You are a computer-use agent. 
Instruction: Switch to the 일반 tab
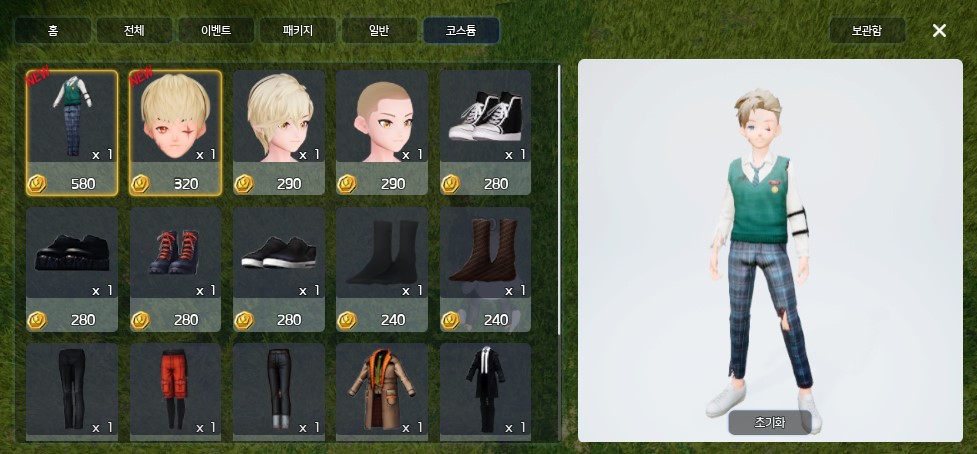coord(379,30)
